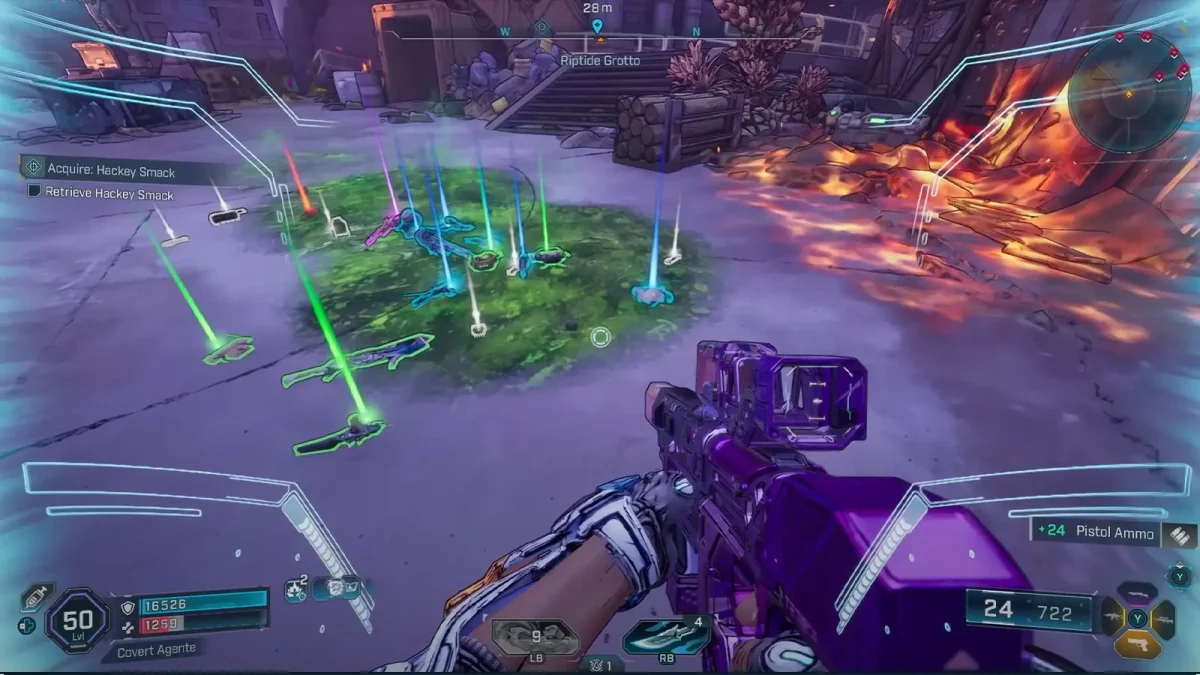
Task: Click the Retrieve Hackey Smack sub-objective
Action: click(108, 194)
